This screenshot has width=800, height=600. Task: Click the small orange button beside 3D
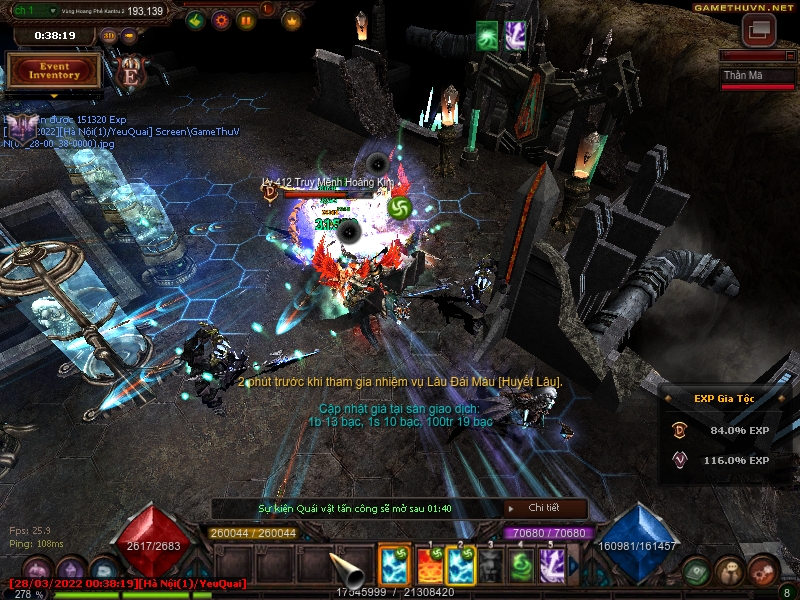click(x=130, y=36)
